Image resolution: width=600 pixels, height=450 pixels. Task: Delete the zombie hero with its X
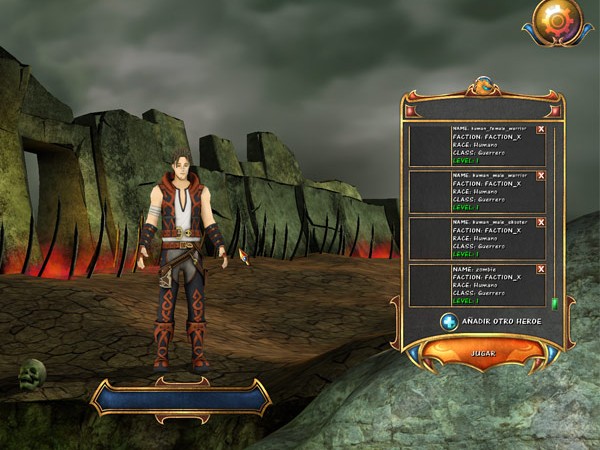541,269
